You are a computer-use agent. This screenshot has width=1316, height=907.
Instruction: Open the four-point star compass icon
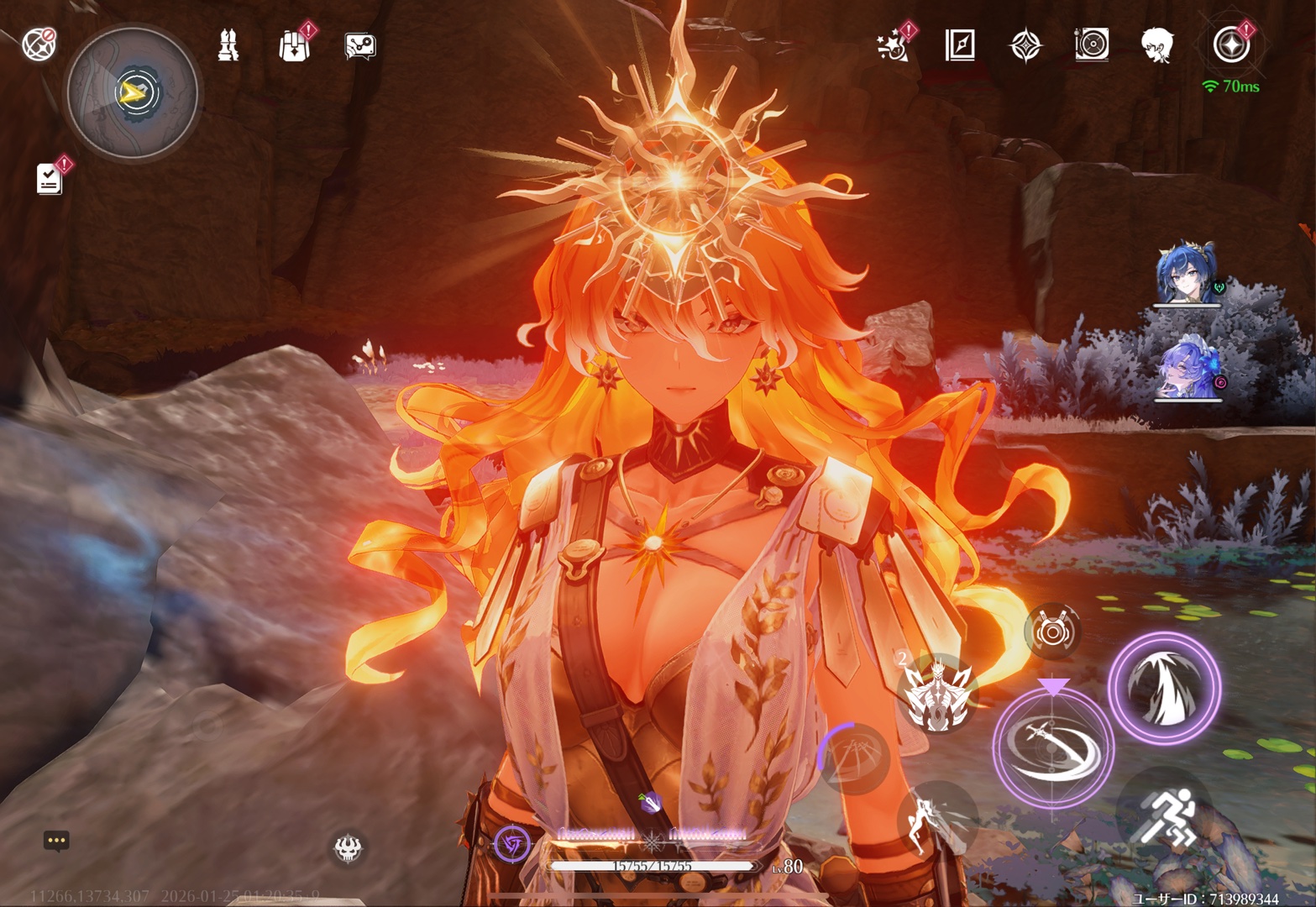click(x=1025, y=45)
